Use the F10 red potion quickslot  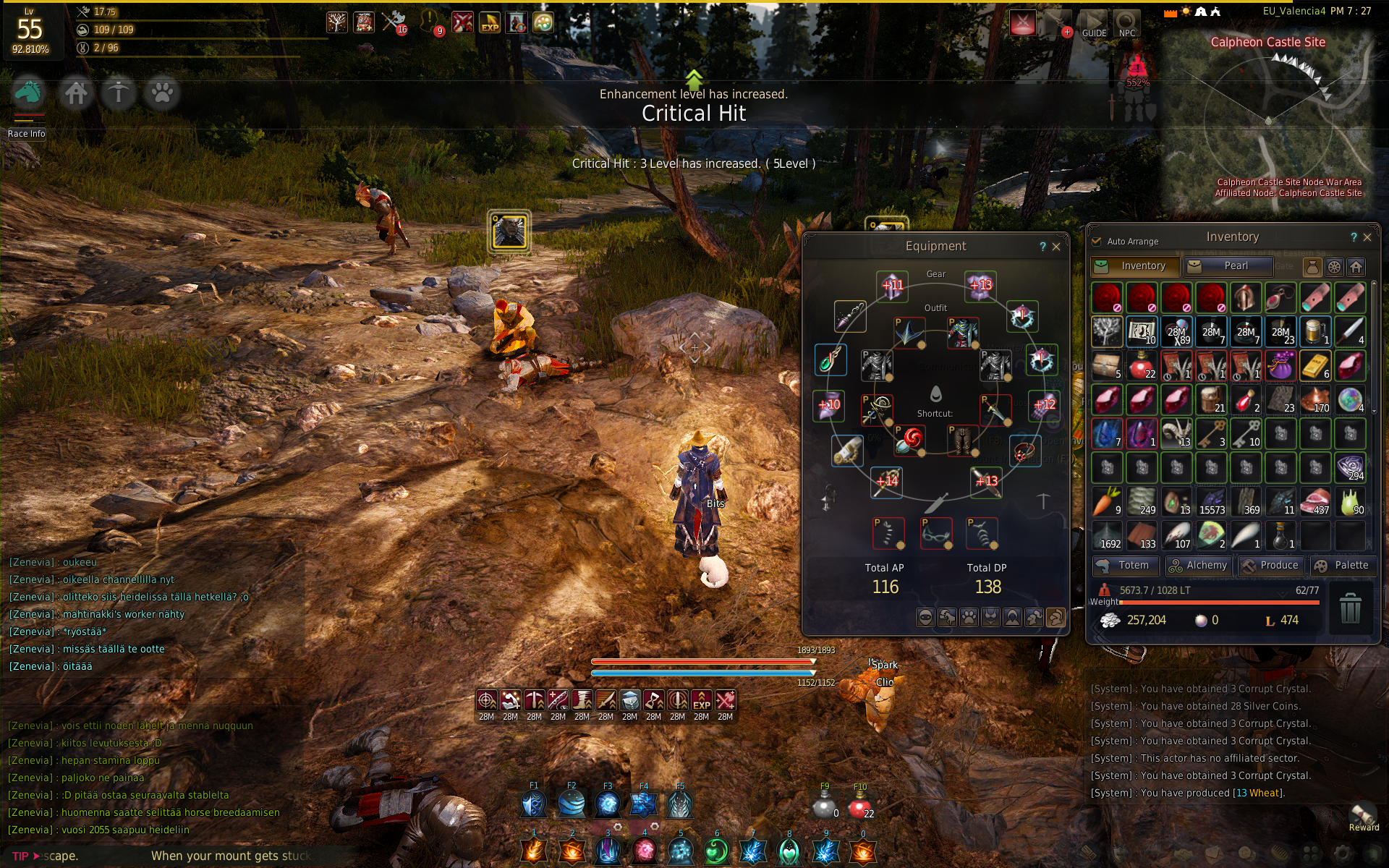[859, 804]
